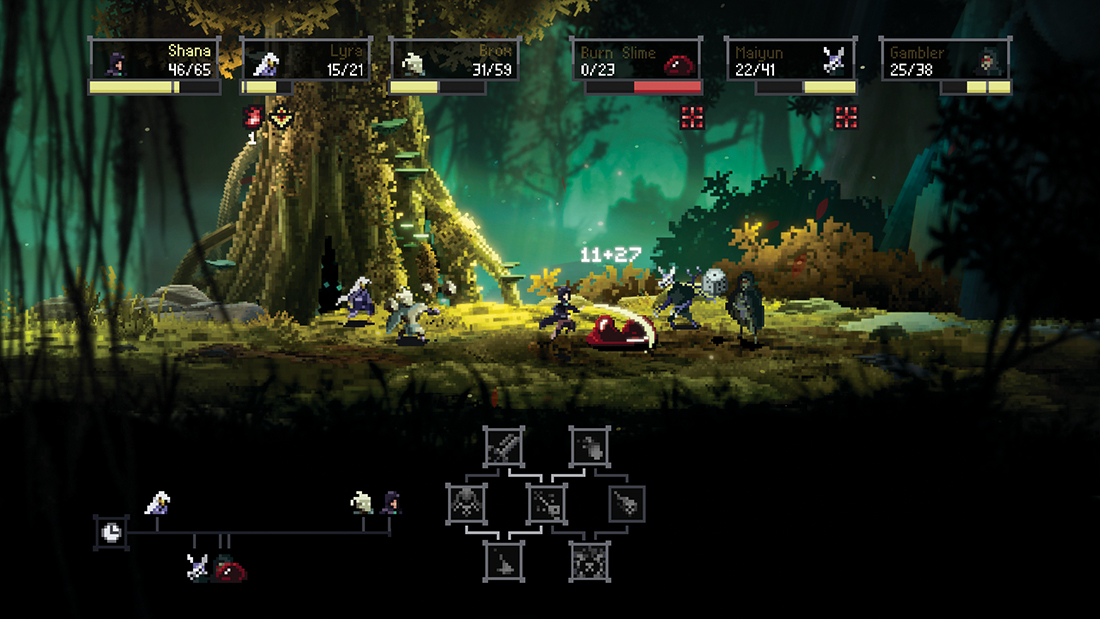Select Lyra's portrait on the turn timeline

(x=157, y=502)
